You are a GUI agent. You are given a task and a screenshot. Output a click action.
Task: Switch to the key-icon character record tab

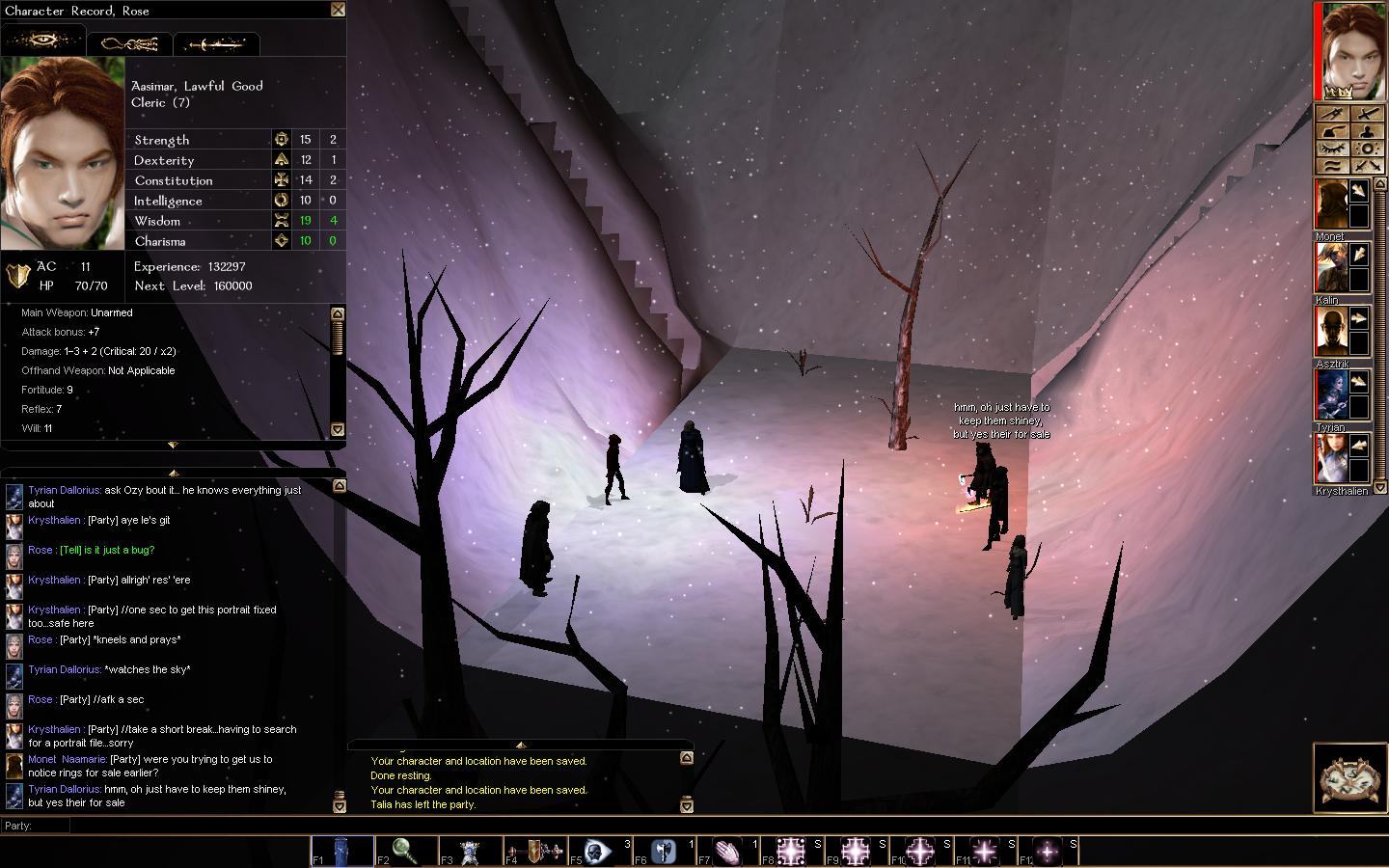pyautogui.click(x=129, y=43)
